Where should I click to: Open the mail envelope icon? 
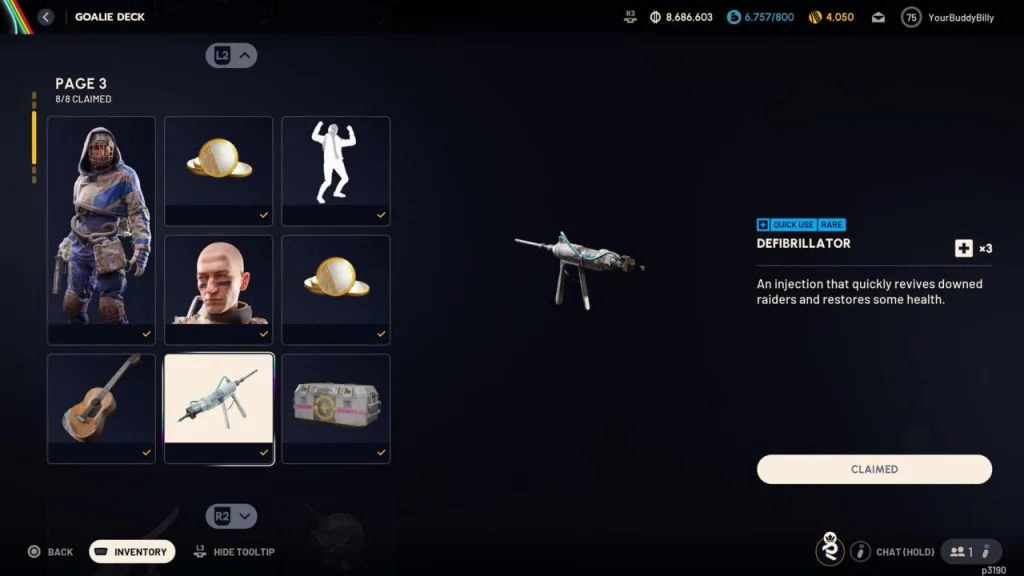(878, 17)
